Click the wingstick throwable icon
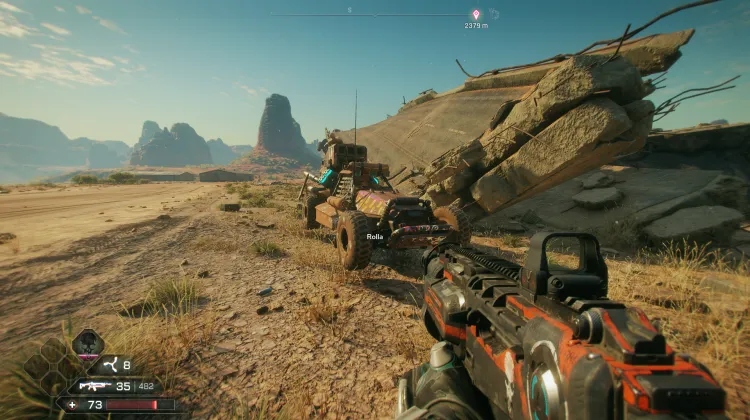This screenshot has width=750, height=420. (x=112, y=366)
